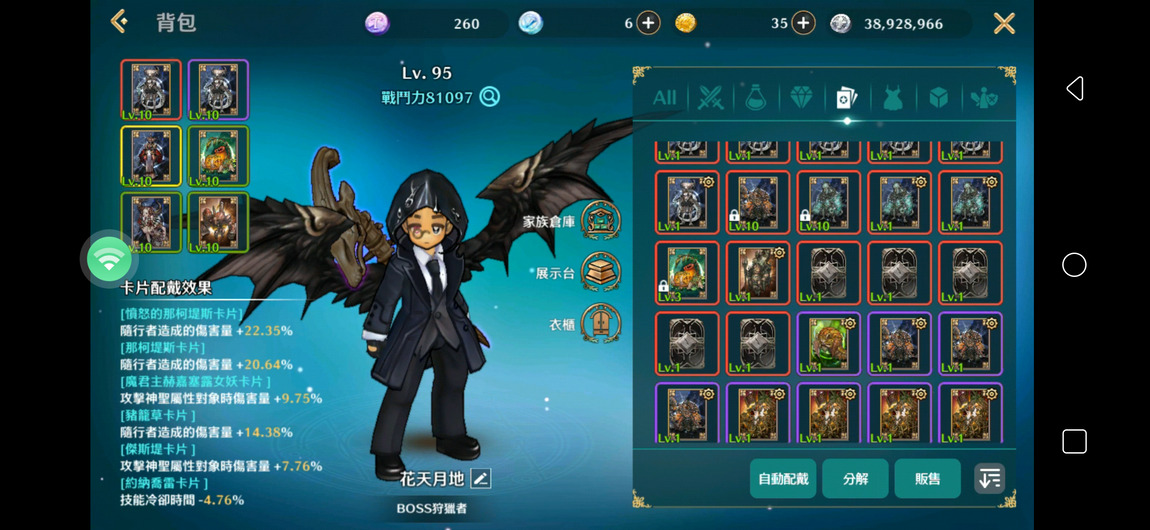
Task: Open the crossed swords equipment tab
Action: click(x=710, y=97)
